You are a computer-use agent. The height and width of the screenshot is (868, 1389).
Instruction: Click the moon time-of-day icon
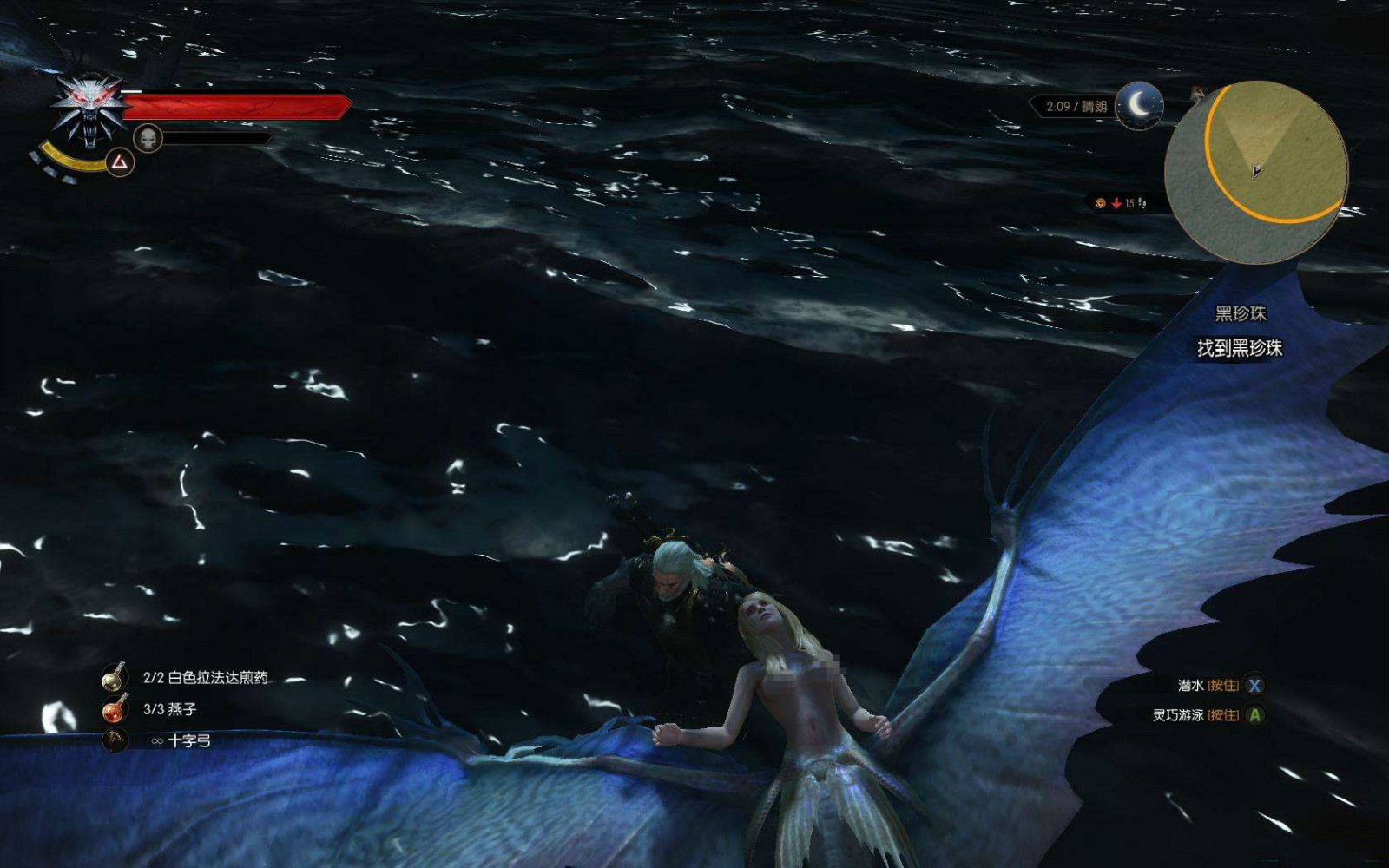pyautogui.click(x=1138, y=106)
